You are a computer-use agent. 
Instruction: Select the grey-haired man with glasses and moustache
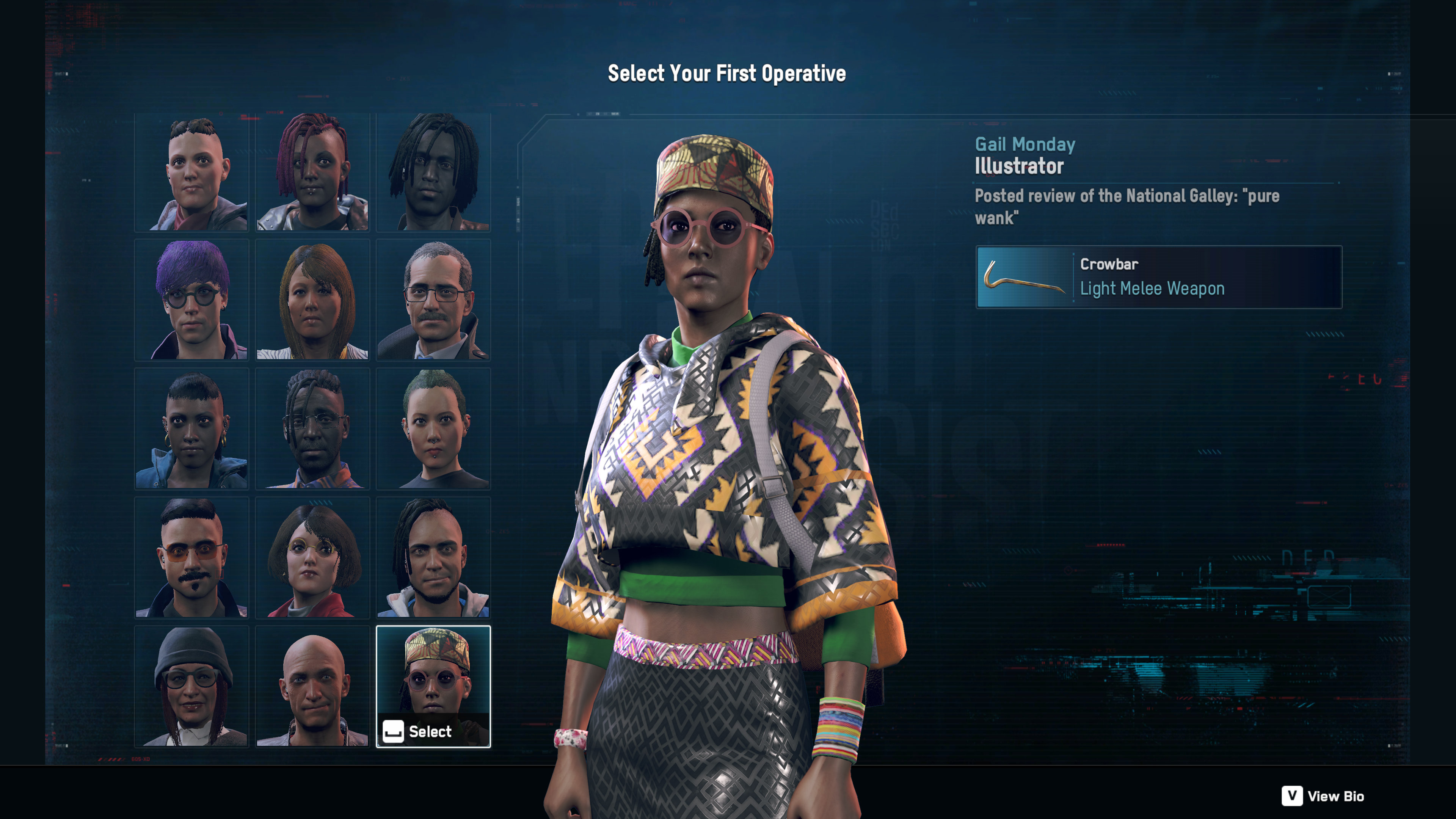click(433, 300)
